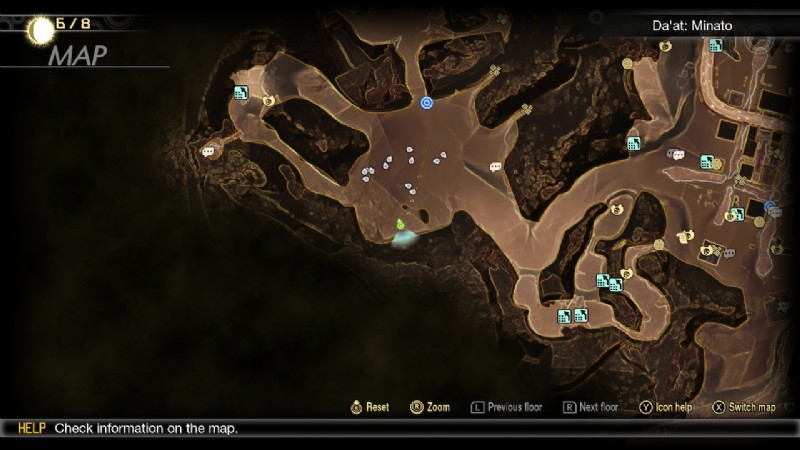This screenshot has height=450, width=800.
Task: Click the green player position marker
Action: click(400, 224)
